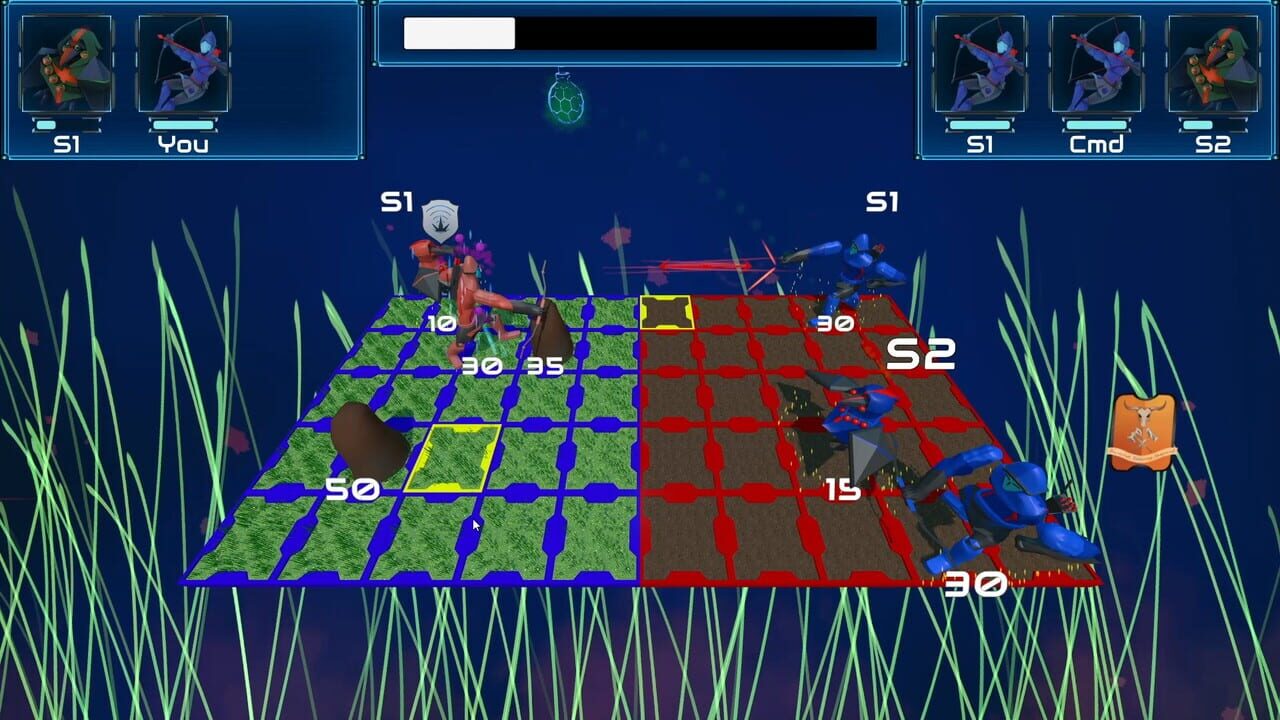This screenshot has height=720, width=1280.
Task: Open details for the S2 label over the red field
Action: (x=923, y=354)
